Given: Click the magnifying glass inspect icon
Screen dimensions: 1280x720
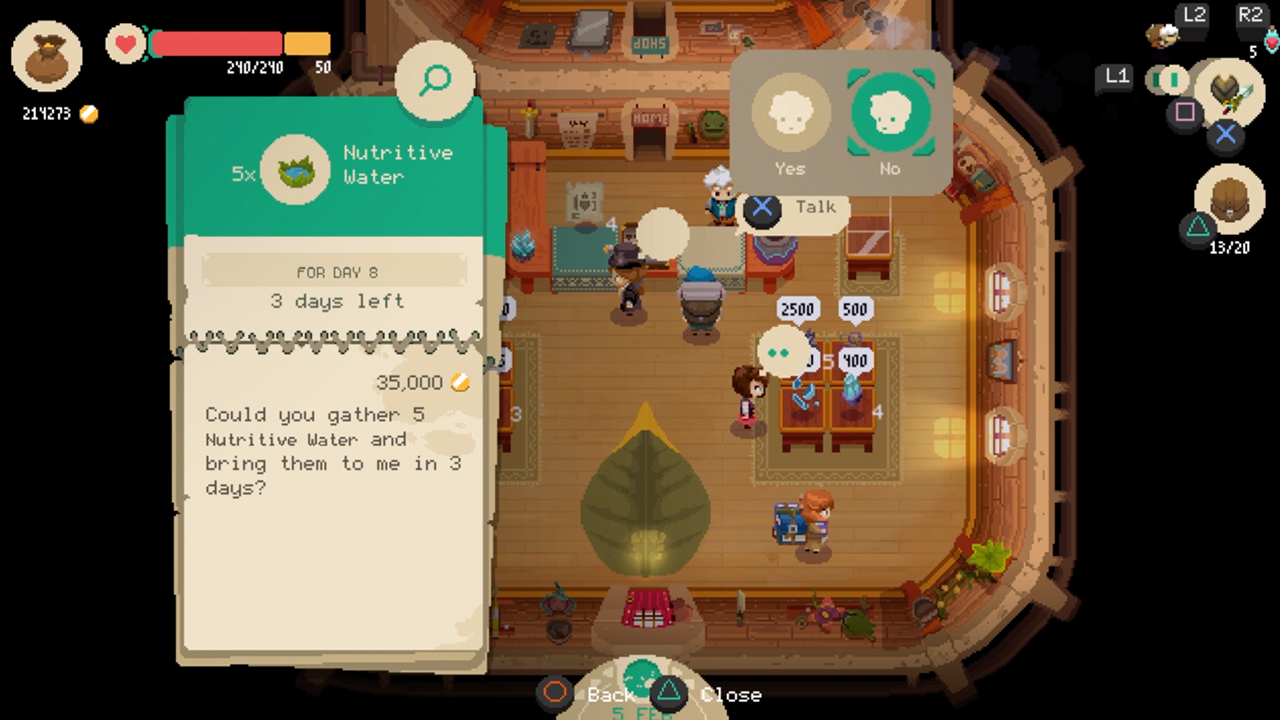Looking at the screenshot, I should coord(434,80).
